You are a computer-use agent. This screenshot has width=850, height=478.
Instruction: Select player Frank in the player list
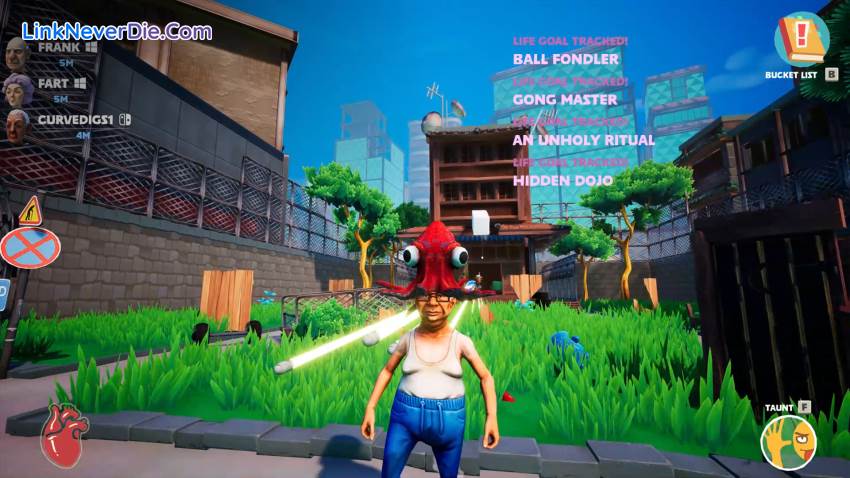tap(60, 47)
